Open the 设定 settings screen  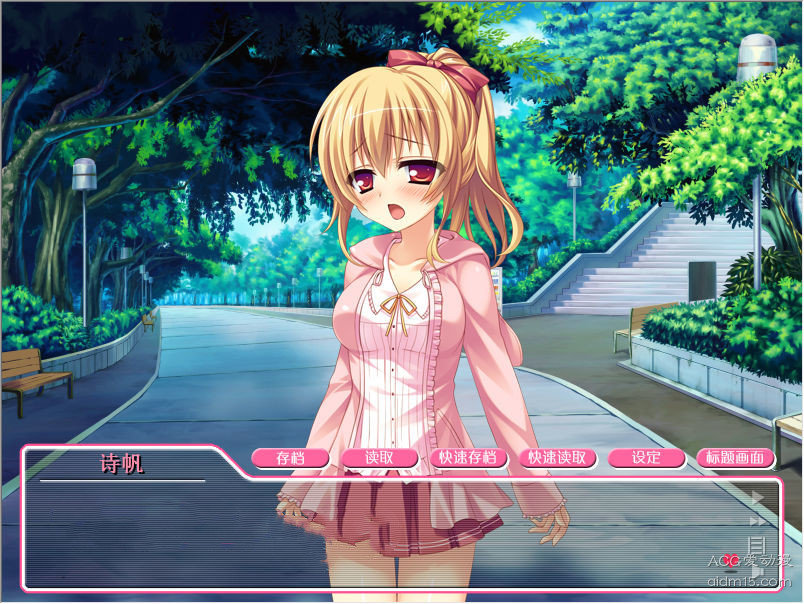[x=646, y=458]
